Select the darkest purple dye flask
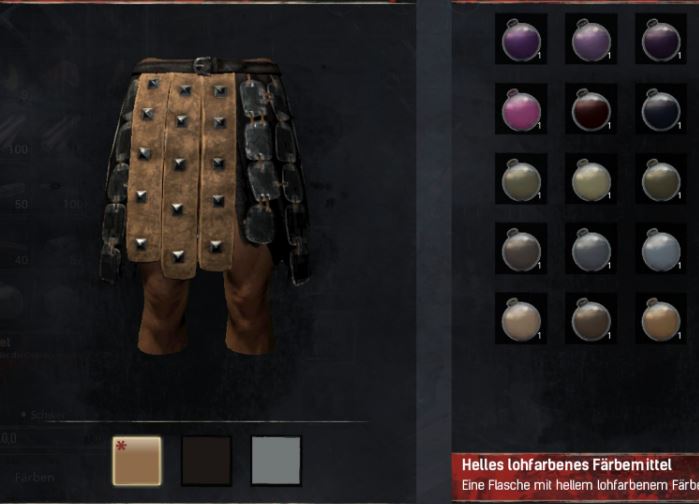699x504 pixels. click(660, 39)
